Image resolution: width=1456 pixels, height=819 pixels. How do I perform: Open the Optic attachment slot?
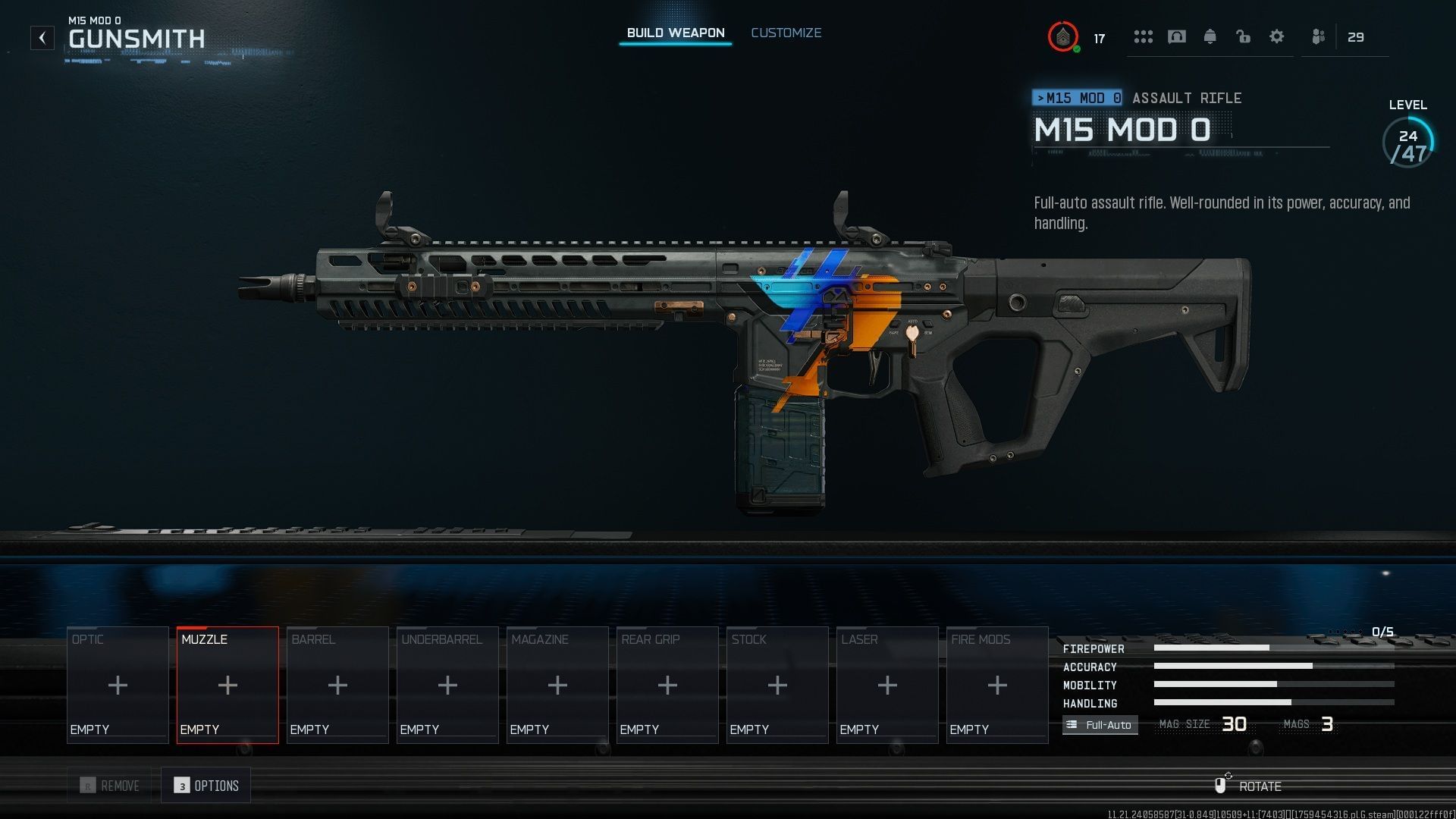pos(118,685)
